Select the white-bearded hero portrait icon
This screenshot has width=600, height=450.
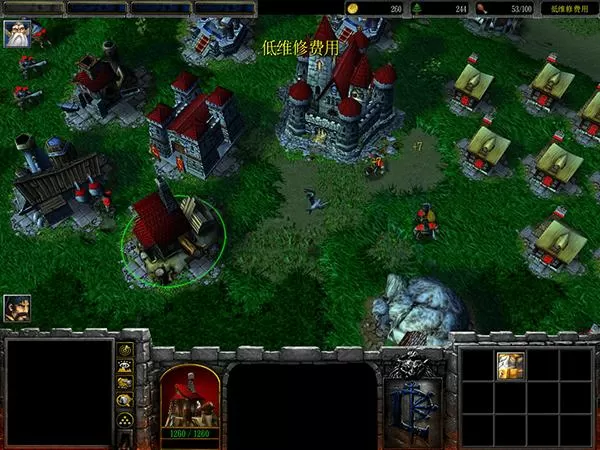[x=17, y=33]
